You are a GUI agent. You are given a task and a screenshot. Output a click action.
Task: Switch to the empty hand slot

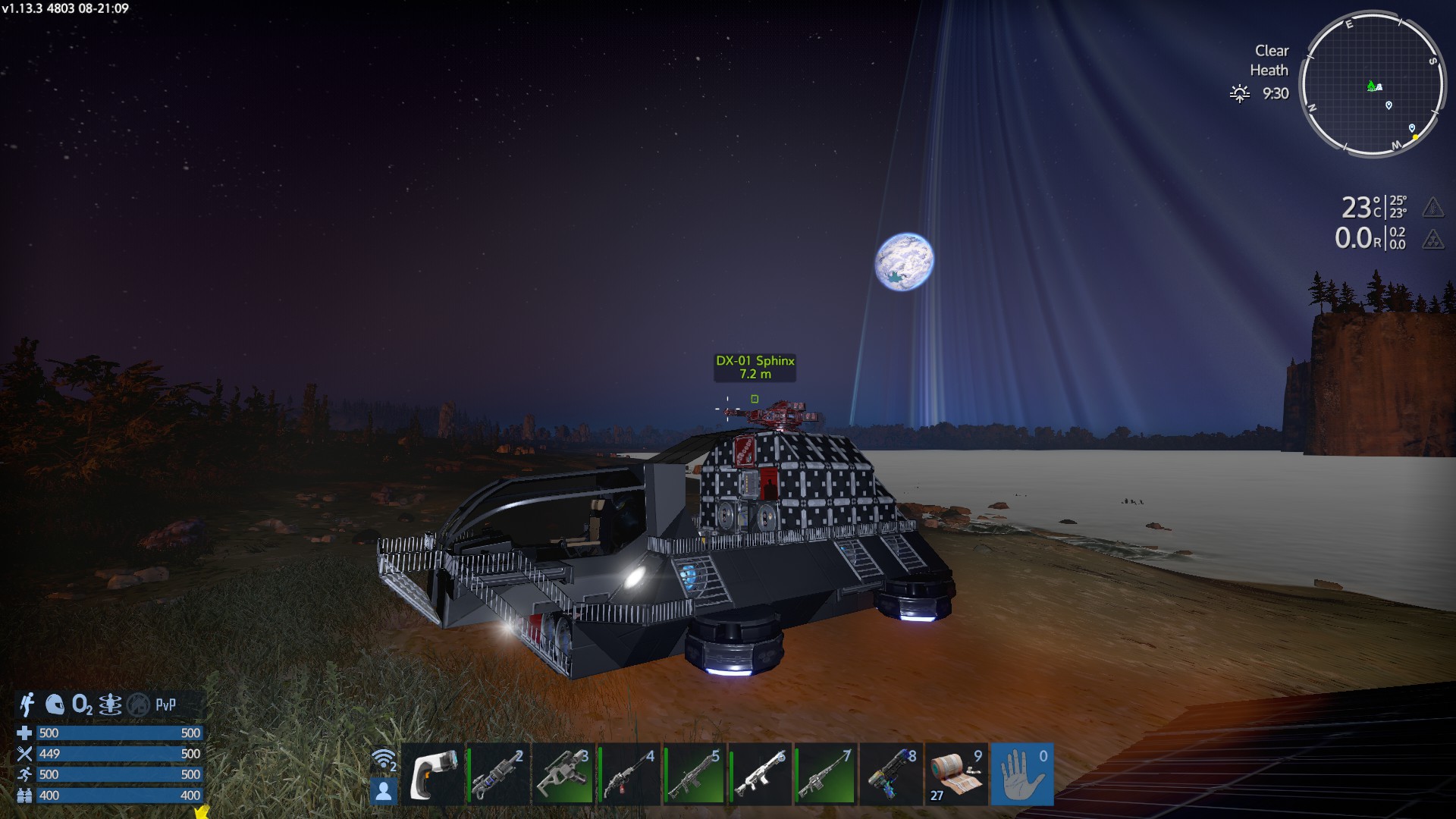(x=1021, y=774)
